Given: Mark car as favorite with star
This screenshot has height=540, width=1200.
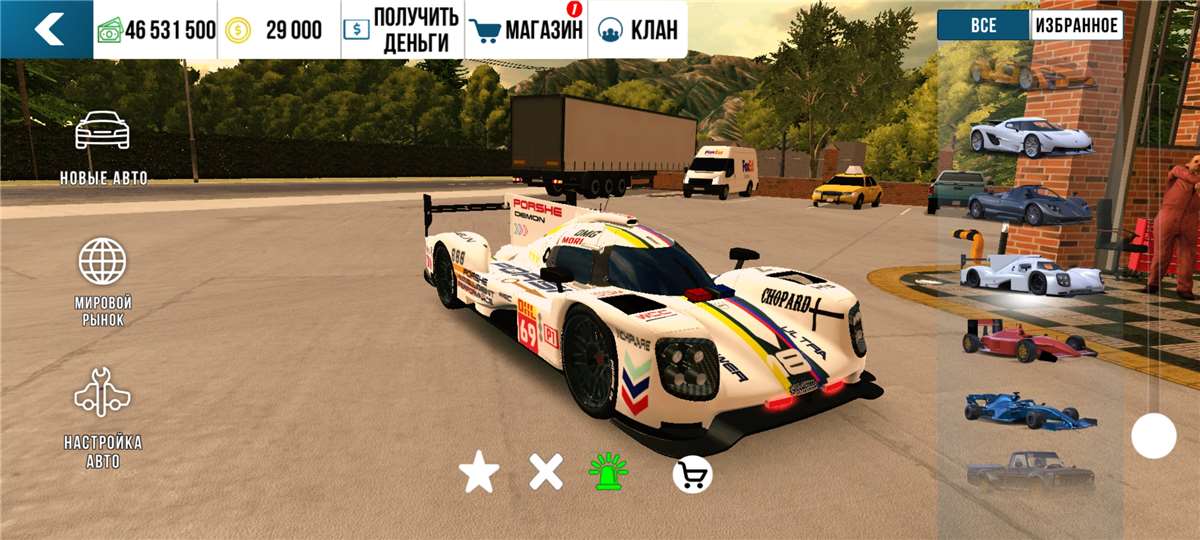Looking at the screenshot, I should (x=479, y=472).
